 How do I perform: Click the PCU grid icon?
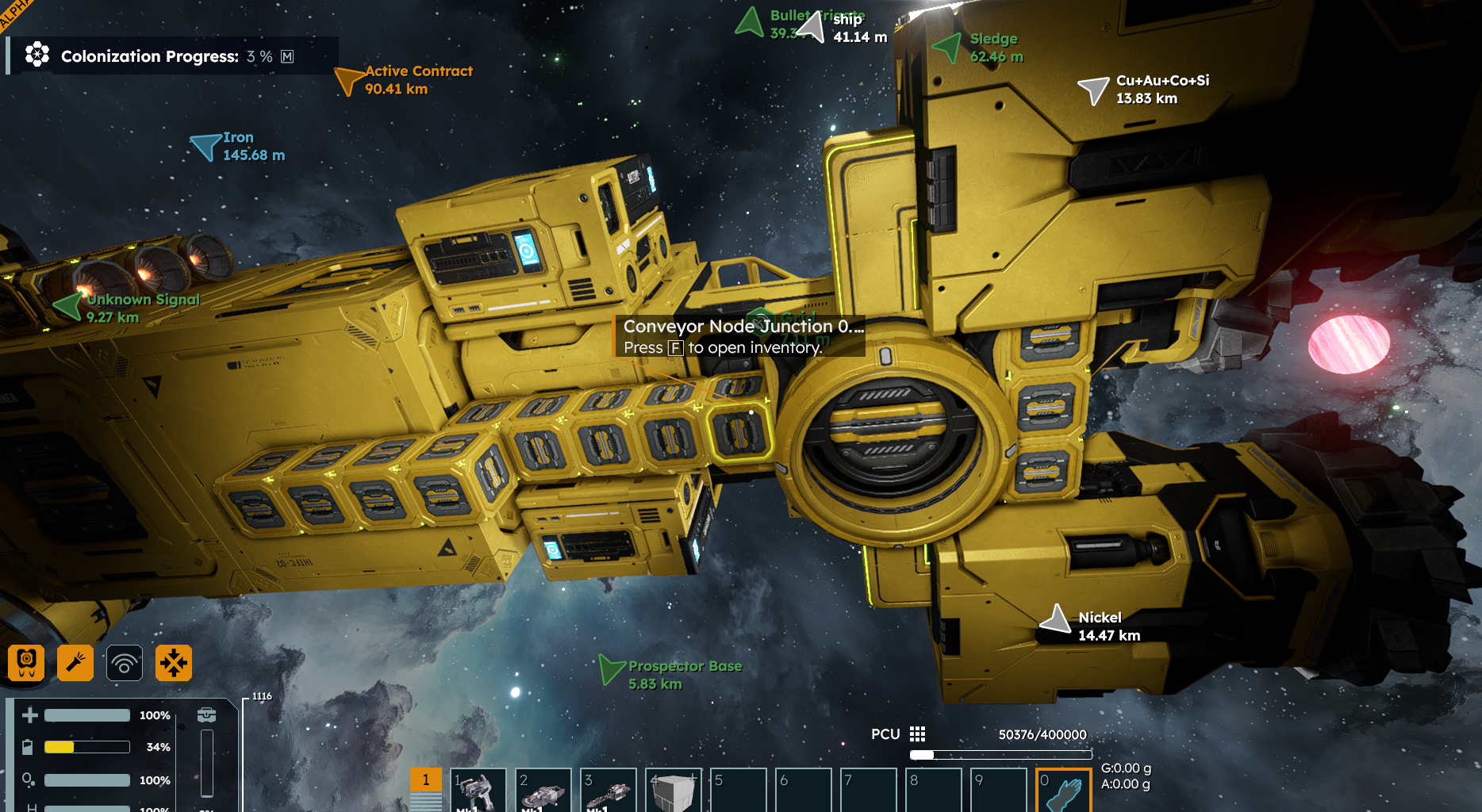[918, 734]
